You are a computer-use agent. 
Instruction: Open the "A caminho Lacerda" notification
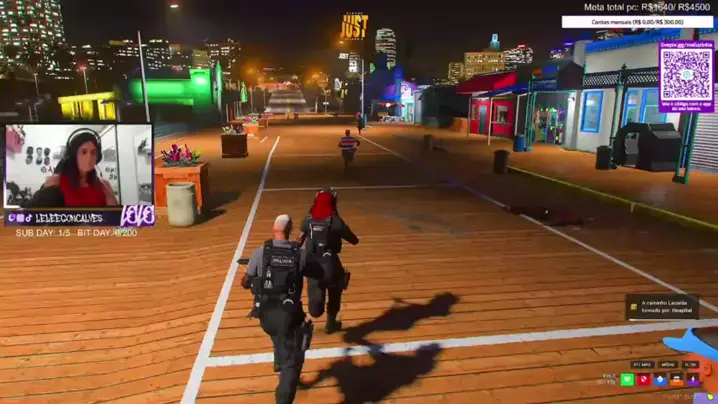(663, 307)
